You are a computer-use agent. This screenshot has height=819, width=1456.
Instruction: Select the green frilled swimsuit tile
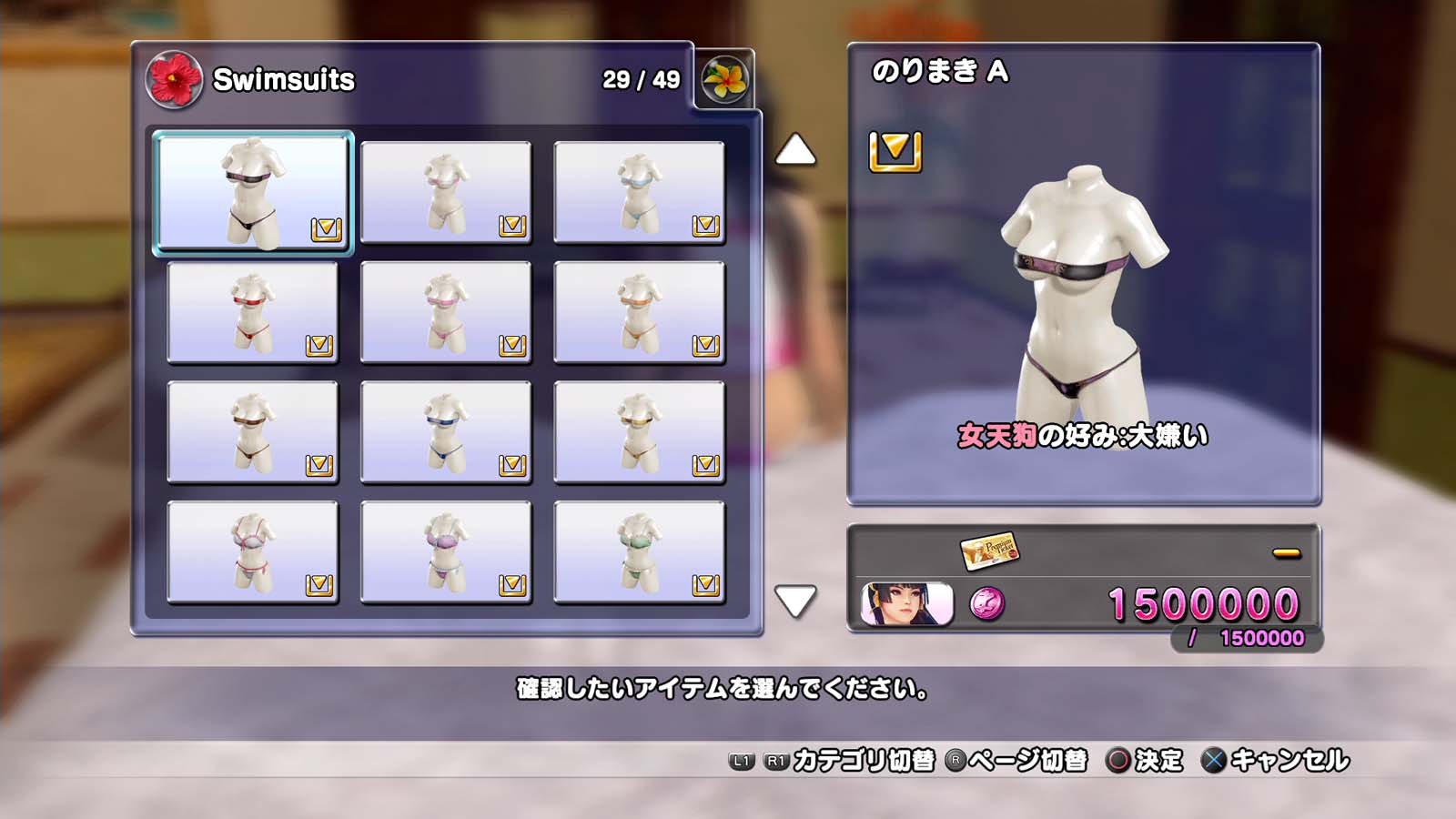tap(639, 552)
